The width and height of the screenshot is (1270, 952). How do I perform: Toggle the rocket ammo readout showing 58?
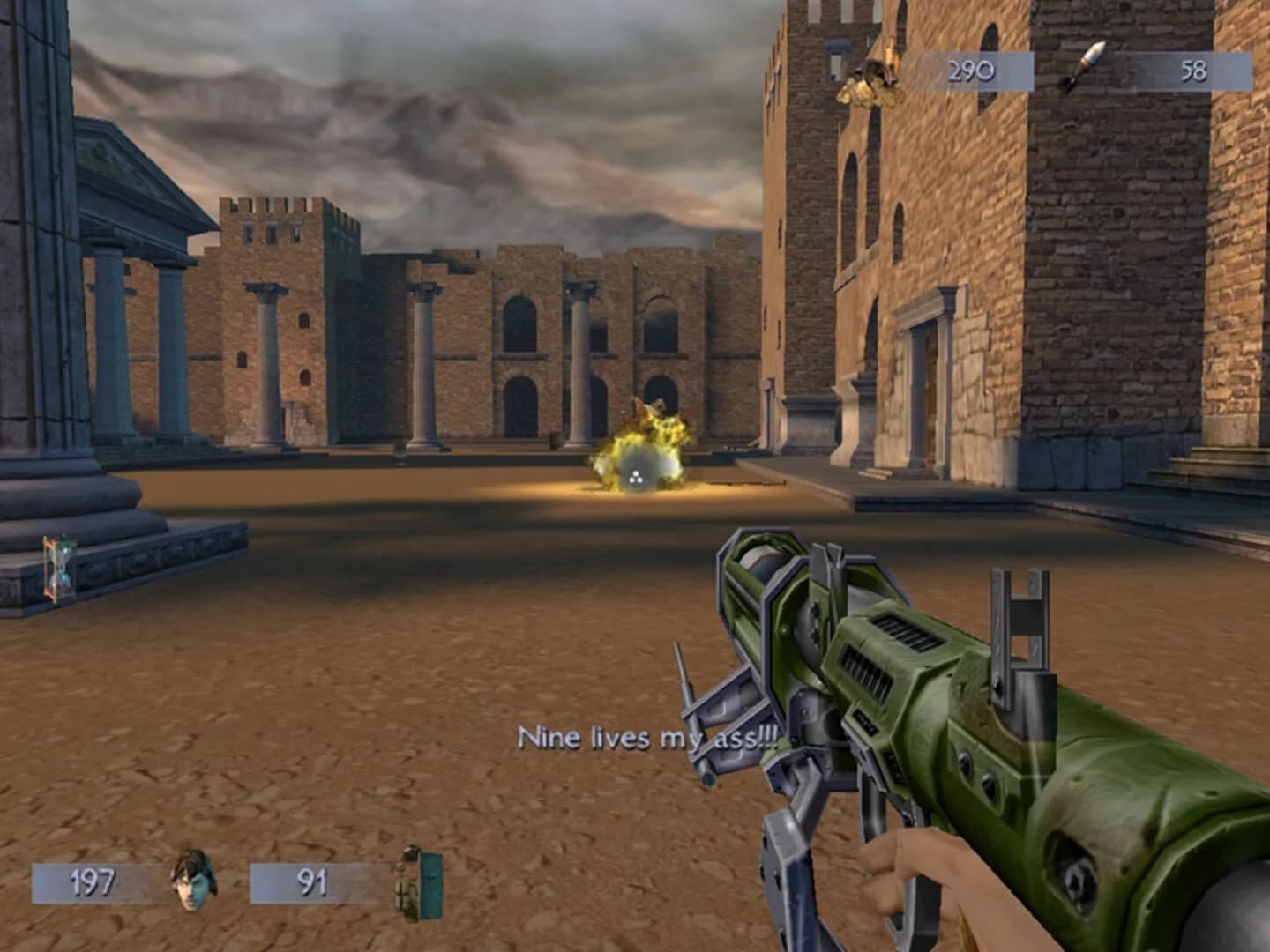point(1195,72)
